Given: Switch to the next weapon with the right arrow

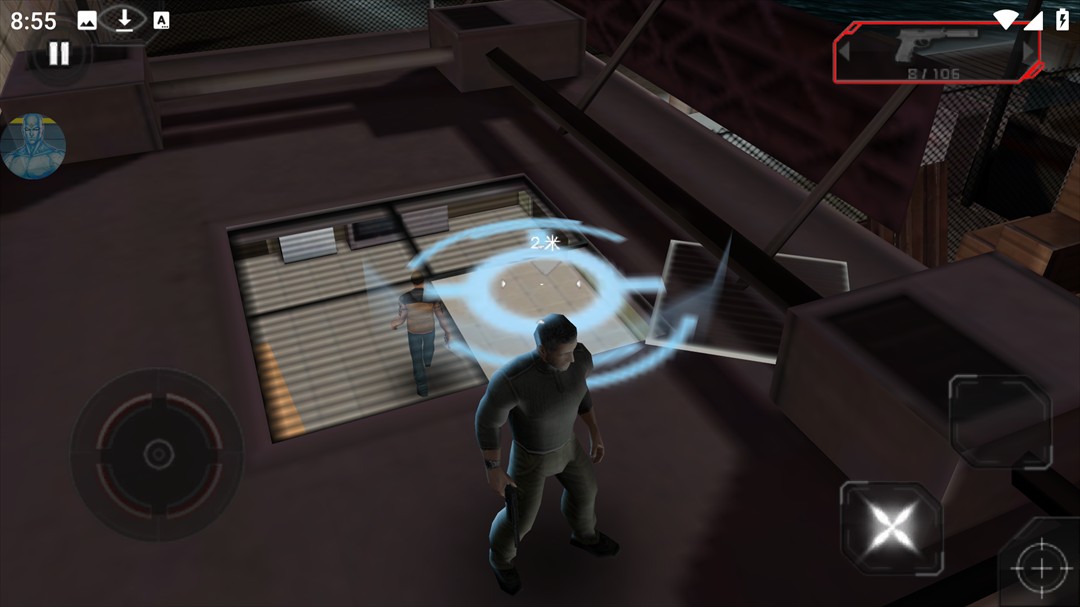Looking at the screenshot, I should (1027, 49).
